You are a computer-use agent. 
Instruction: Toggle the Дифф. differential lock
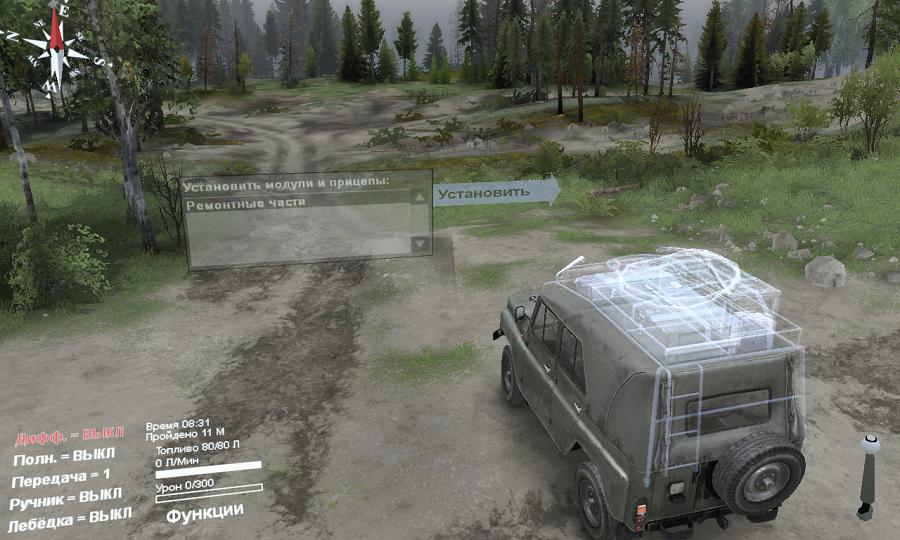[x=69, y=436]
